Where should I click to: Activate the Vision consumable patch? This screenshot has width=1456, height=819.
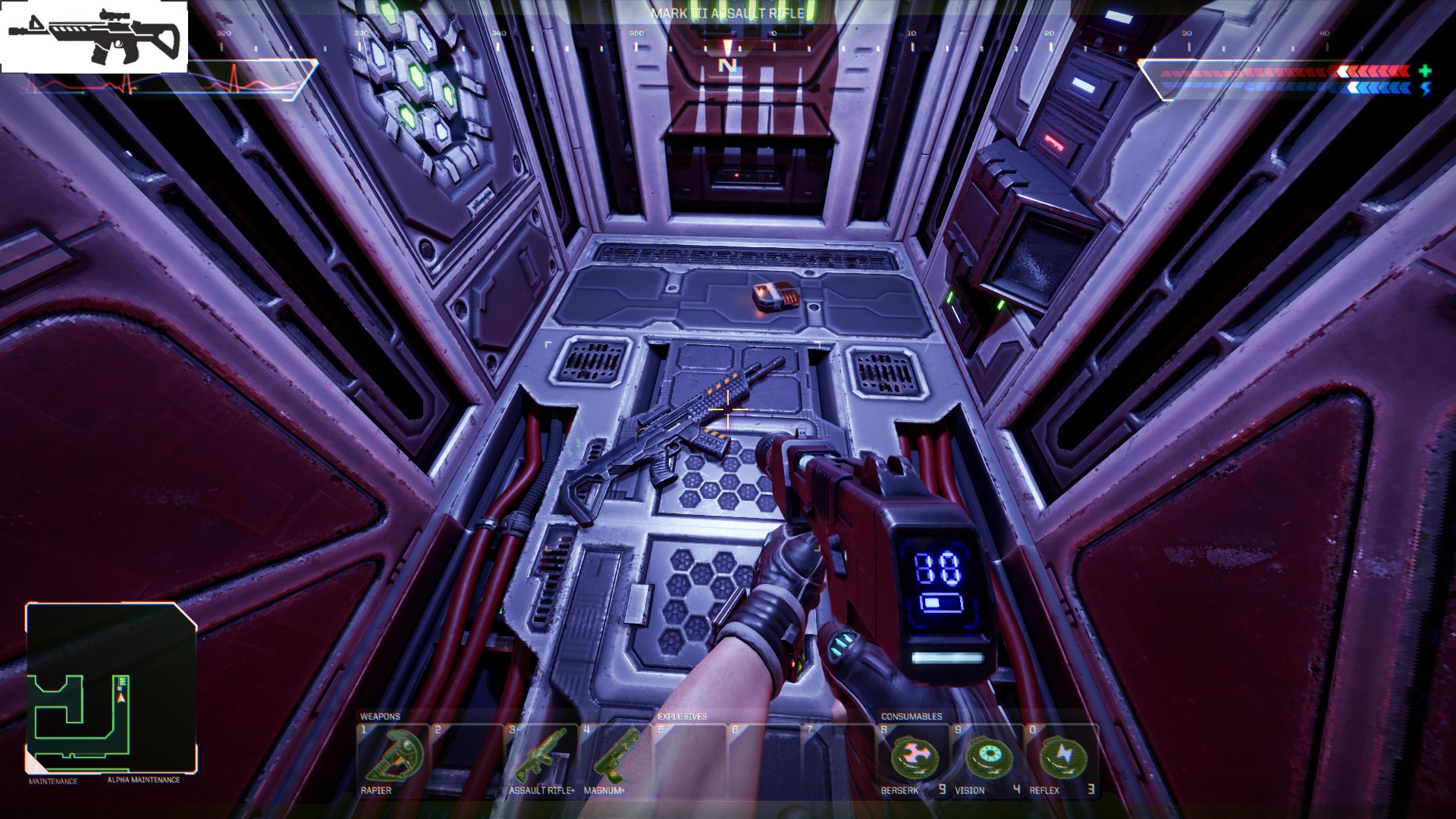(x=988, y=758)
